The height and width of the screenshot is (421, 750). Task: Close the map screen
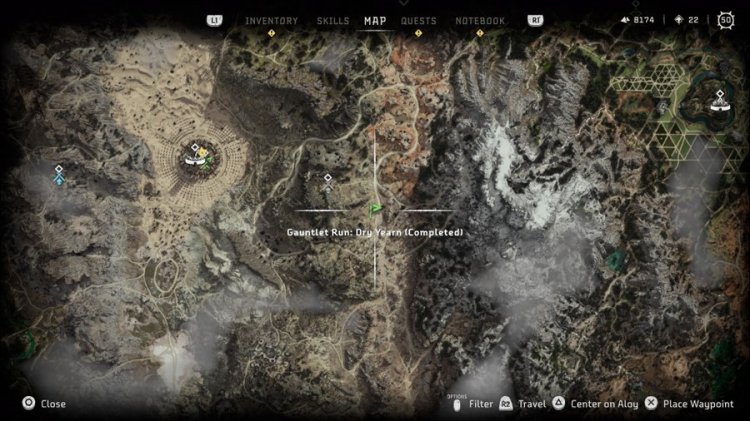tap(44, 404)
